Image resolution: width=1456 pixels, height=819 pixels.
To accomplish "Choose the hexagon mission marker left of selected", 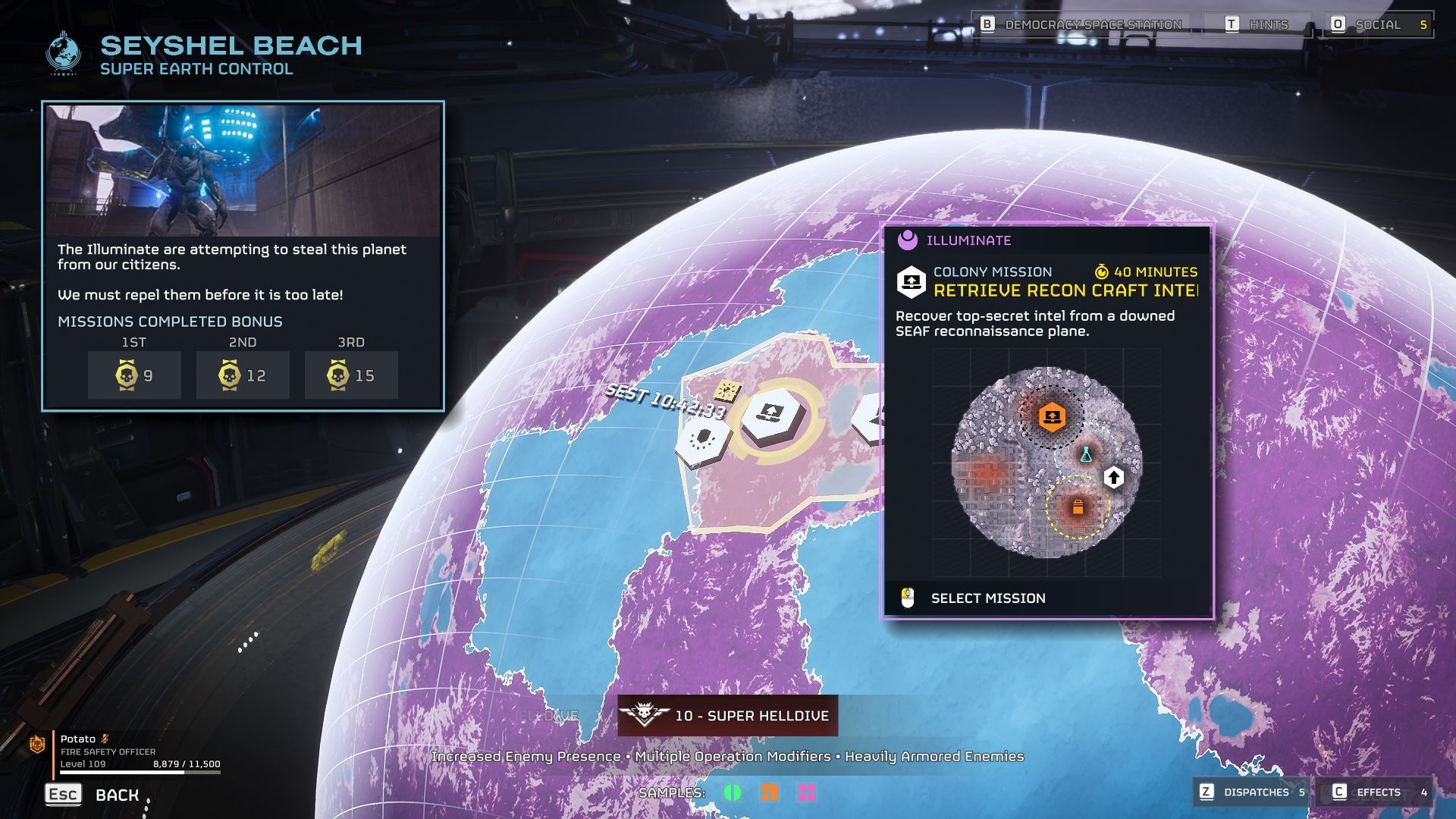I will [x=703, y=439].
